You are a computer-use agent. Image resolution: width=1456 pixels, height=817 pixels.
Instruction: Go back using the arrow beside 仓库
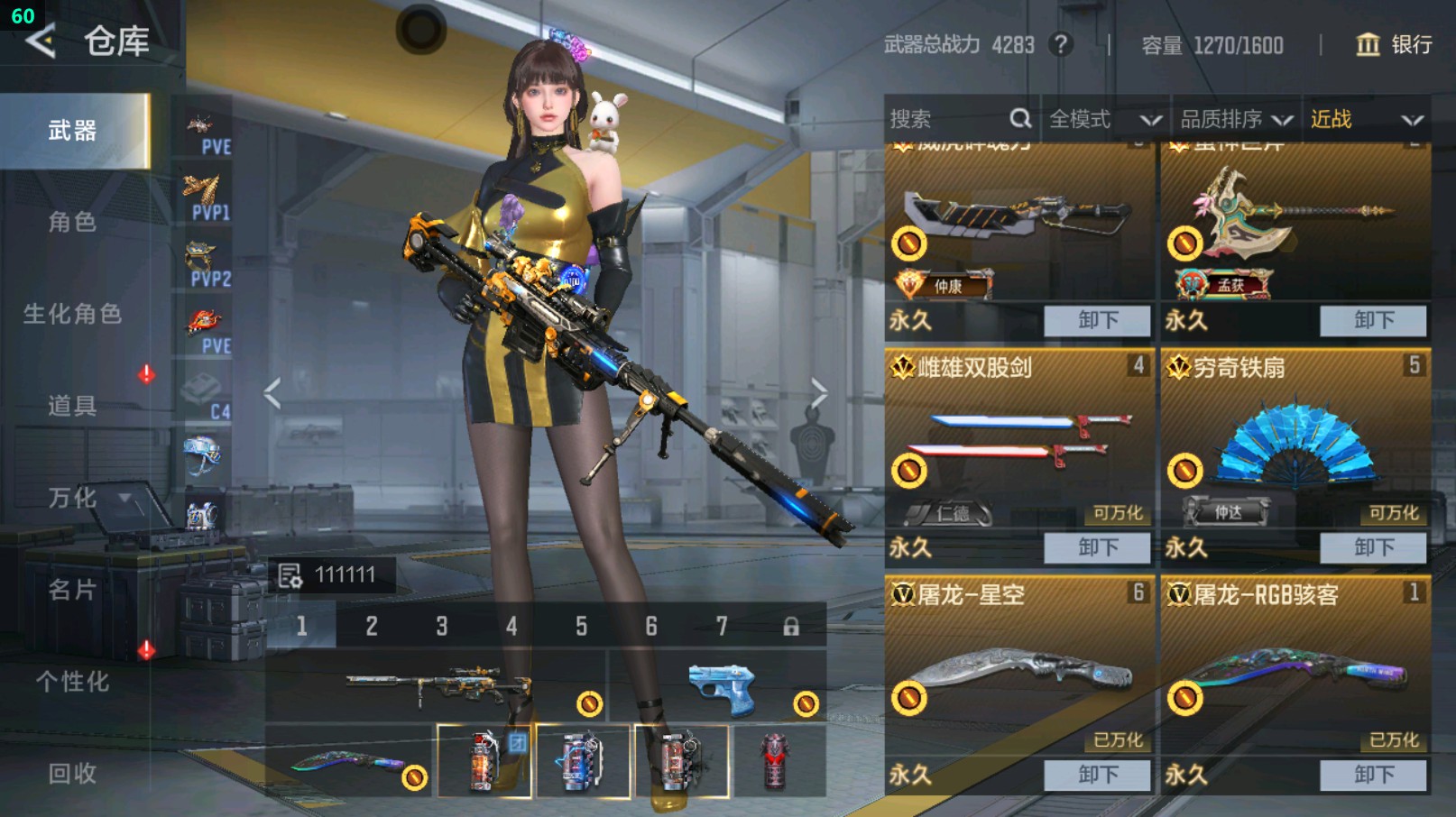coord(40,41)
